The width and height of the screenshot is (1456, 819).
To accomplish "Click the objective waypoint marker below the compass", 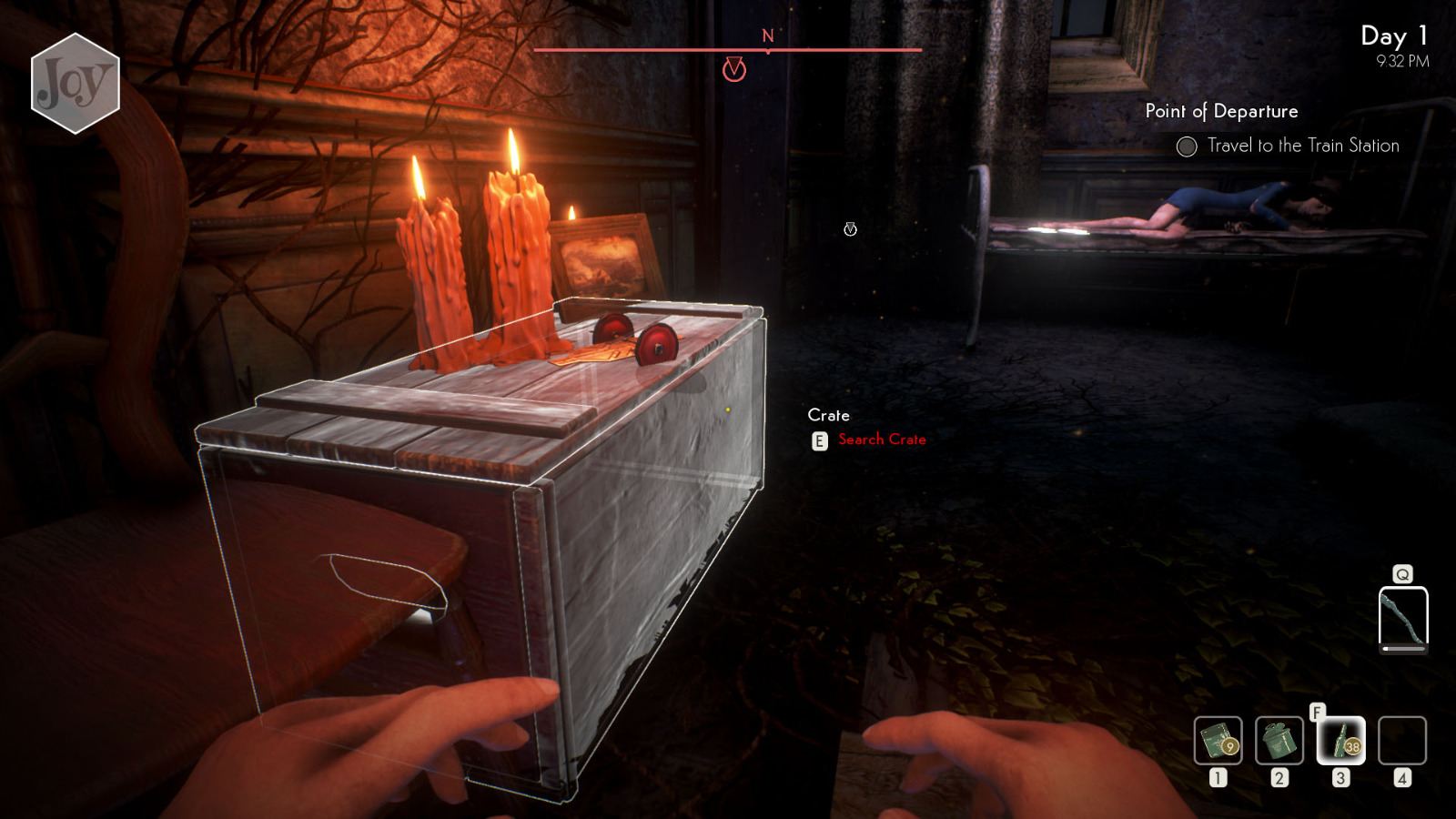I will point(733,70).
